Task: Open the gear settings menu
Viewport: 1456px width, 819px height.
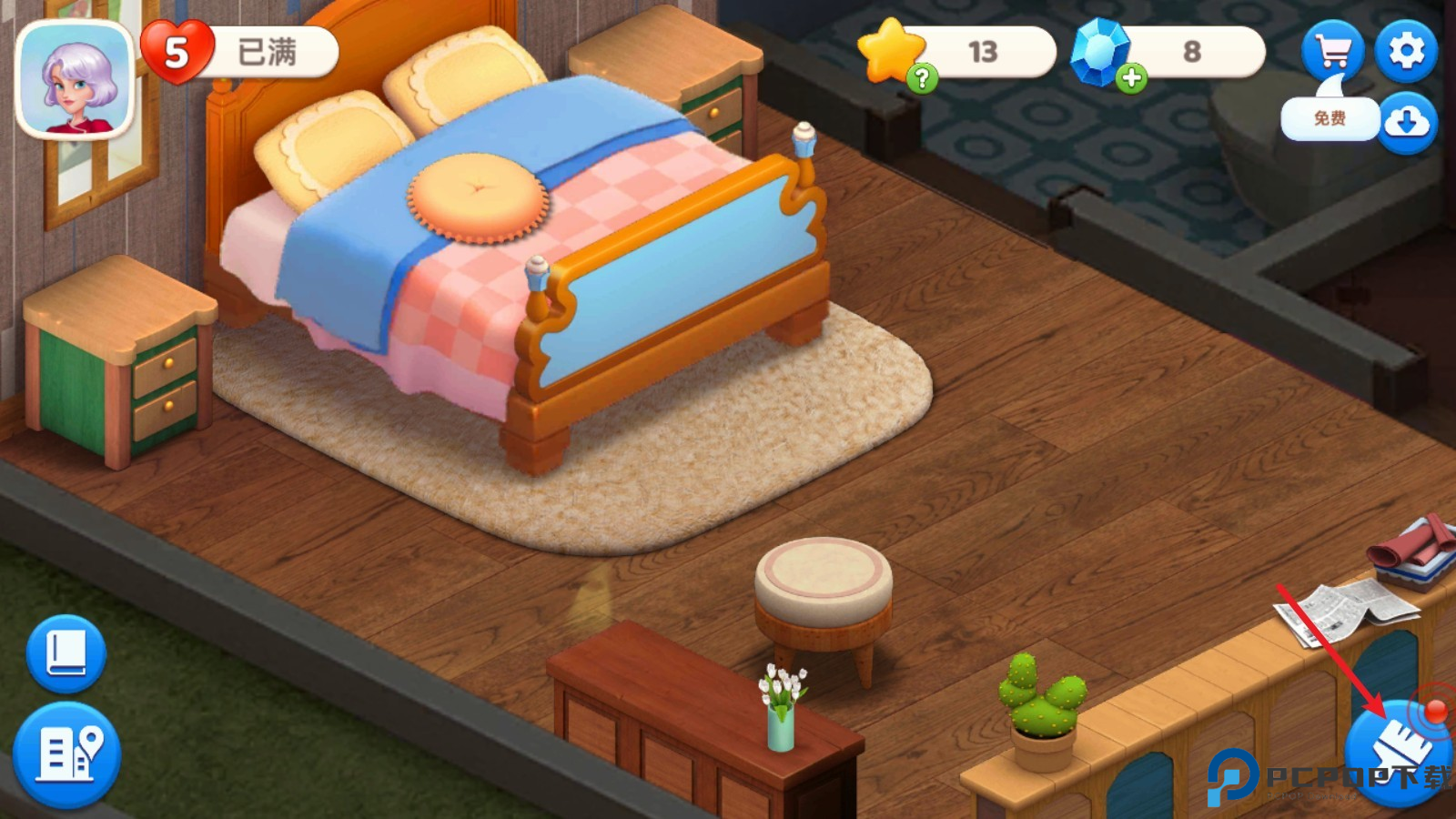Action: (1406, 51)
